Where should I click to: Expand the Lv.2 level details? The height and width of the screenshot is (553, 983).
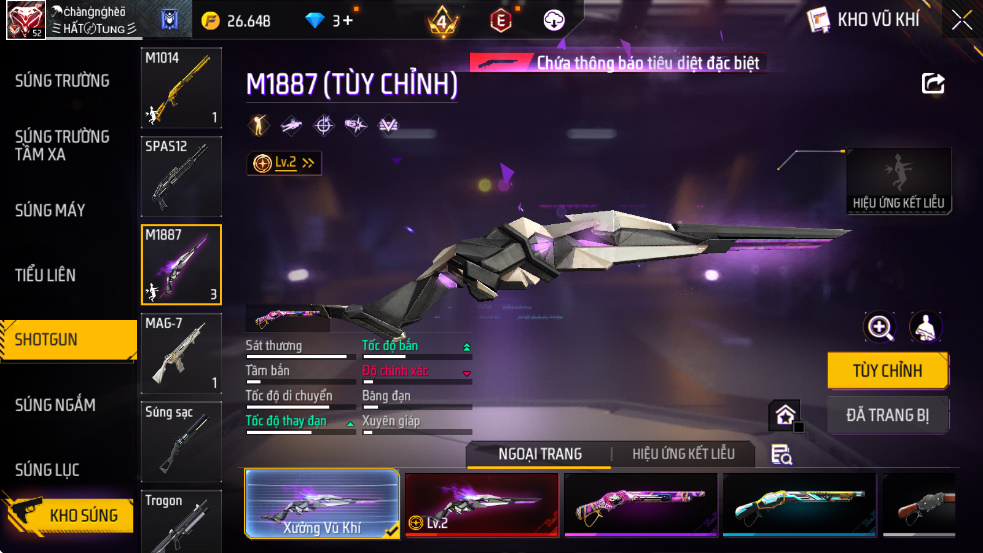pyautogui.click(x=285, y=163)
